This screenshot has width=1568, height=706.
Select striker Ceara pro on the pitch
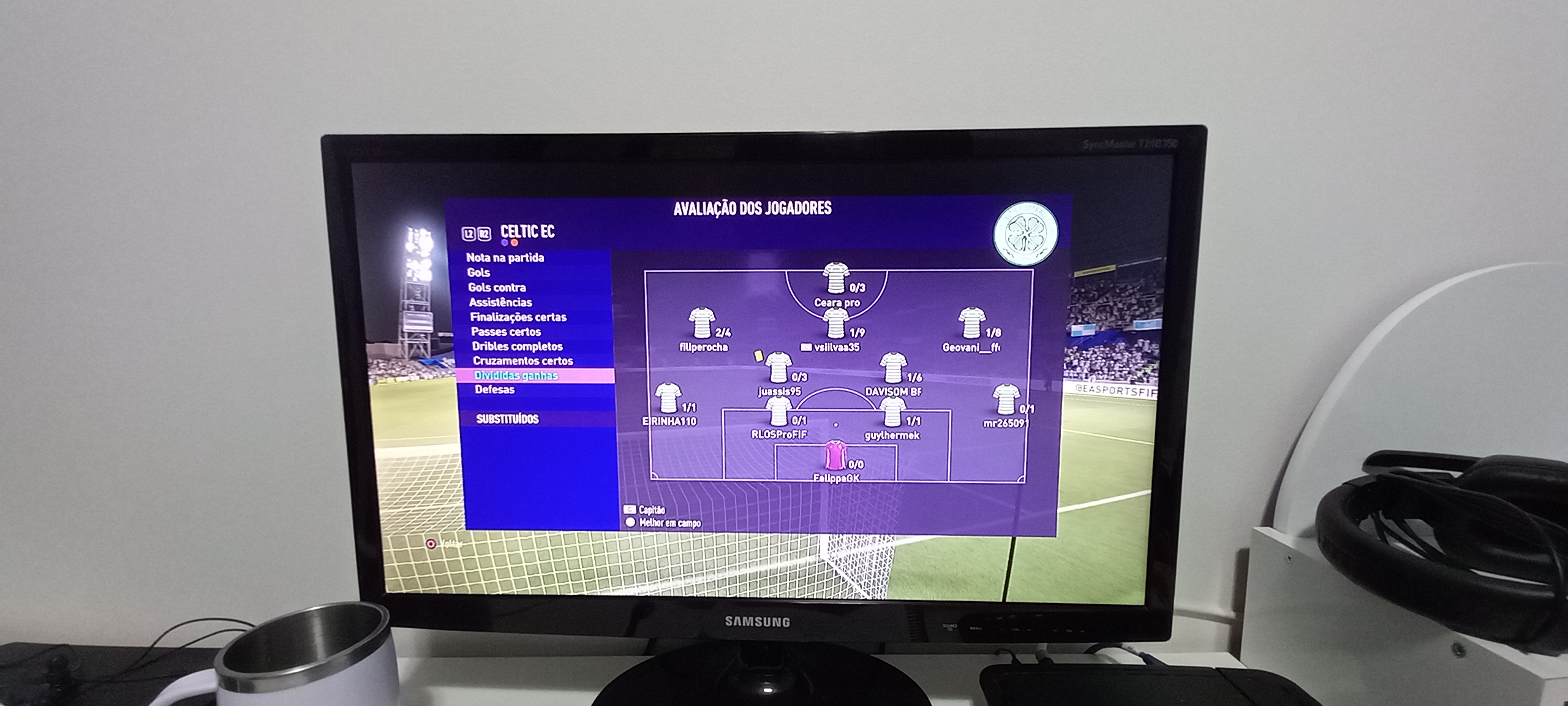[835, 279]
